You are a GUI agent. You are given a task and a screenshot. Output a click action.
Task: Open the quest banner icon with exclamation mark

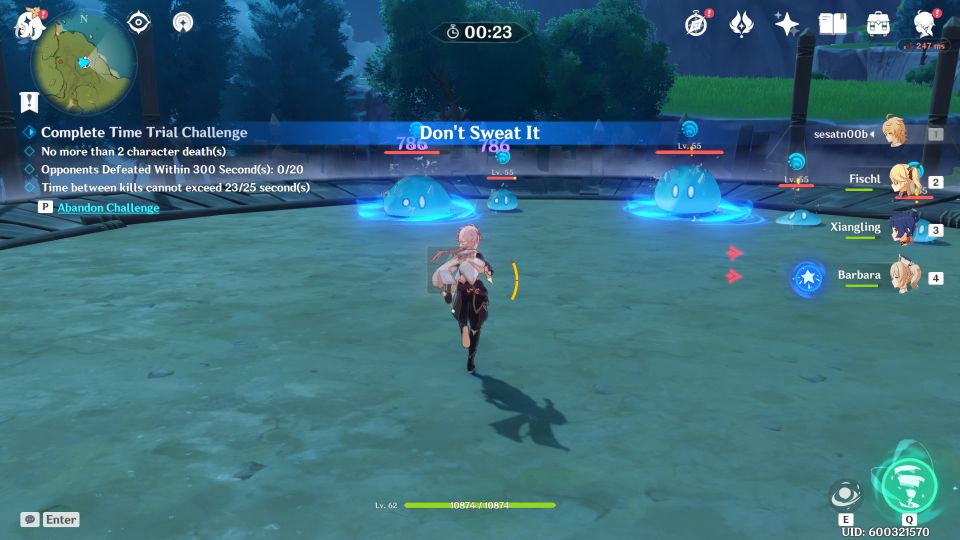28,101
